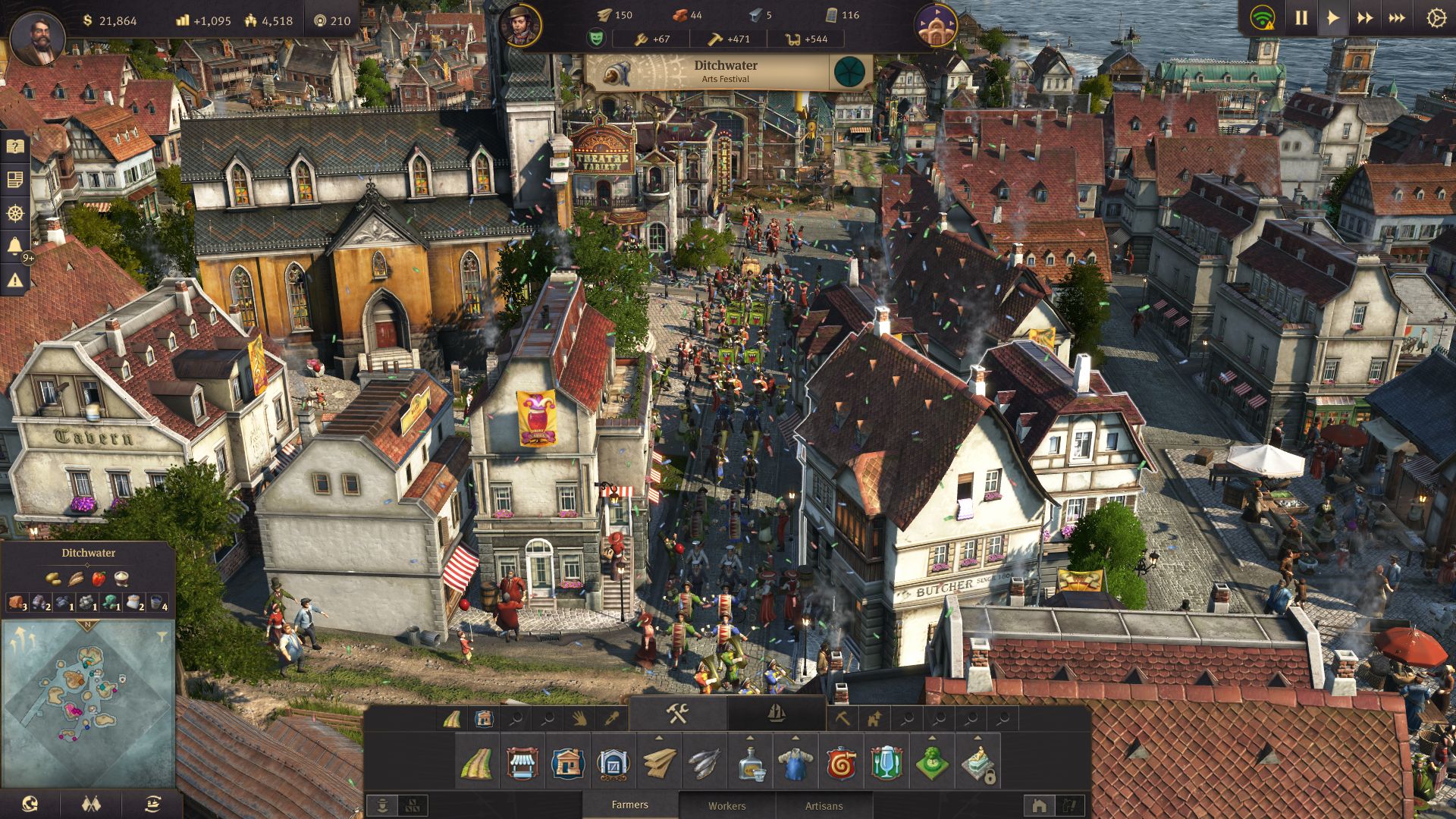Toggle pause with the pause button
The image size is (1456, 819).
(1302, 18)
